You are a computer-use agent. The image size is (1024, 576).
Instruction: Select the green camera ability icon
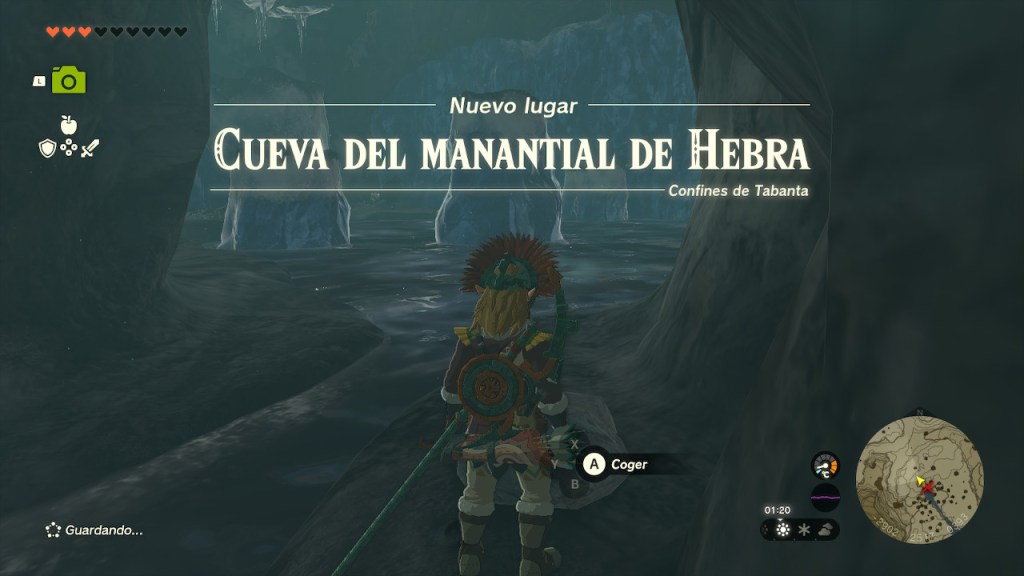click(x=69, y=80)
